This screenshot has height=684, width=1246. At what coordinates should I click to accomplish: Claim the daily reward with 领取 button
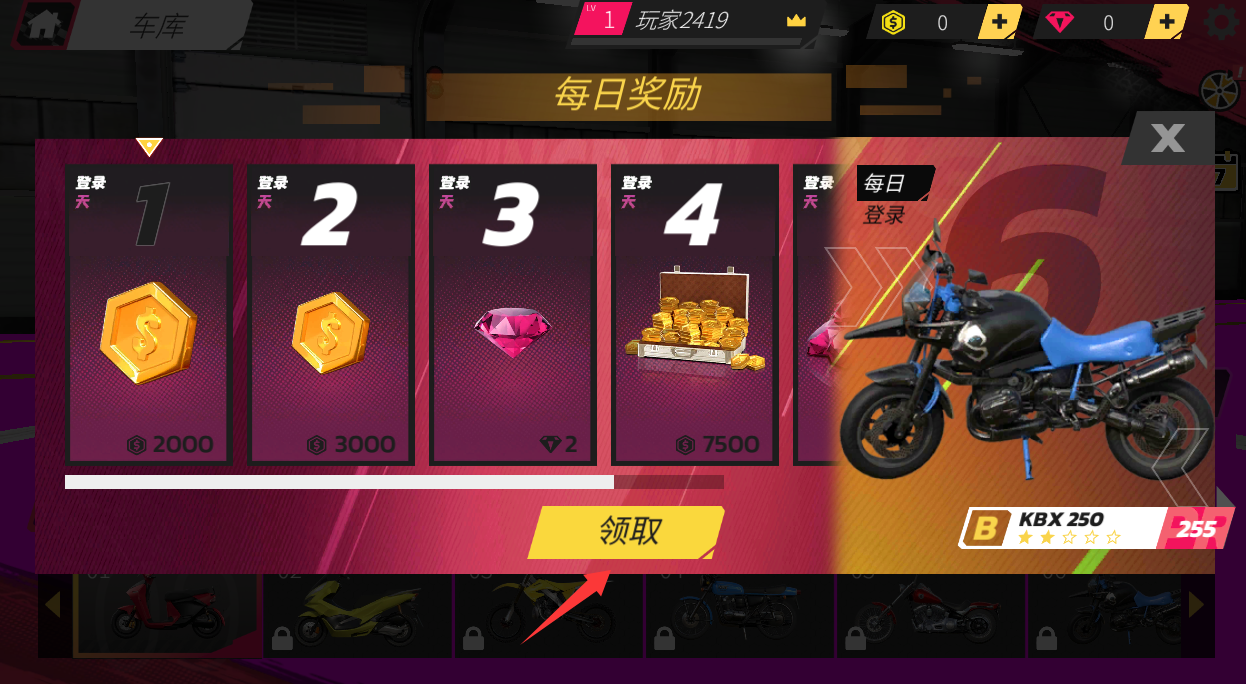click(x=627, y=531)
